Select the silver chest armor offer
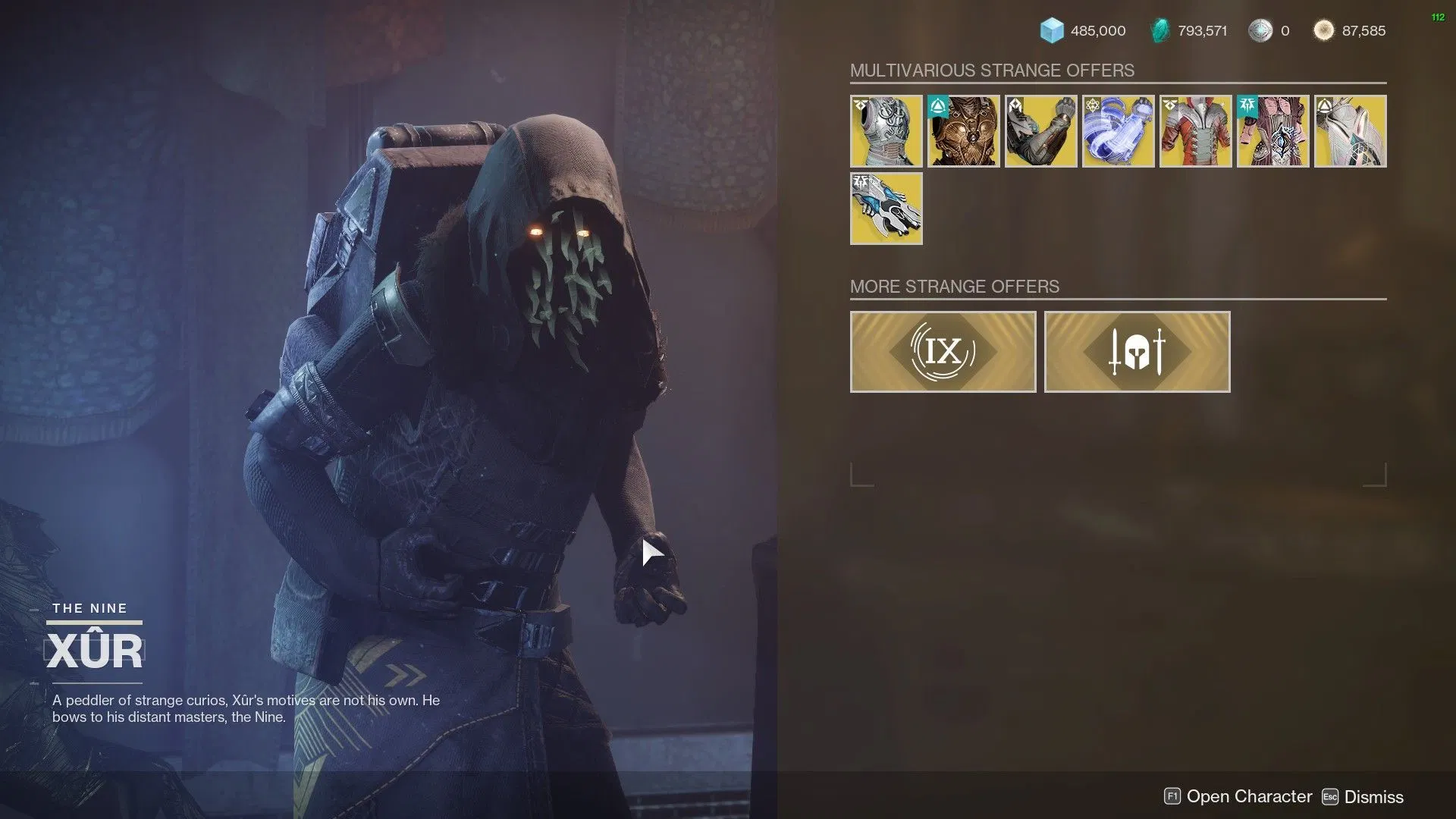The height and width of the screenshot is (819, 1456). [x=886, y=130]
